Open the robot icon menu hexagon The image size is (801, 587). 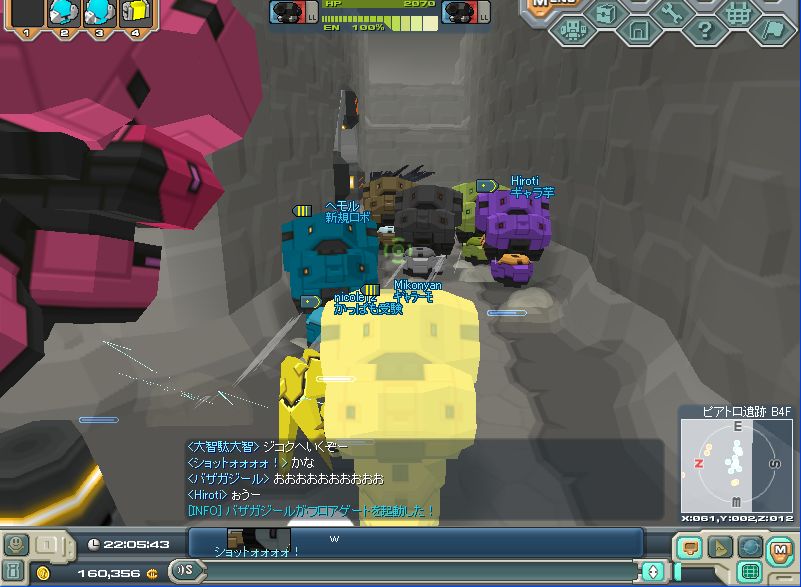(573, 30)
